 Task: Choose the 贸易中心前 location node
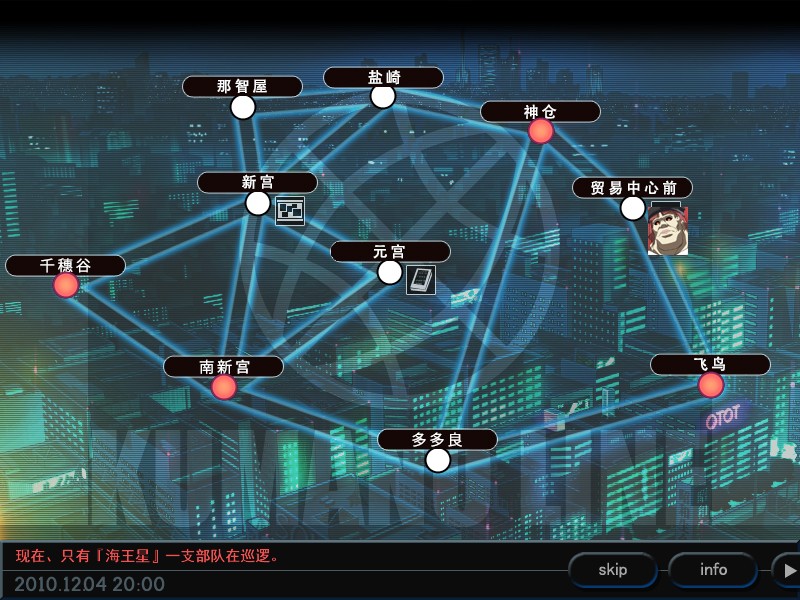633,208
